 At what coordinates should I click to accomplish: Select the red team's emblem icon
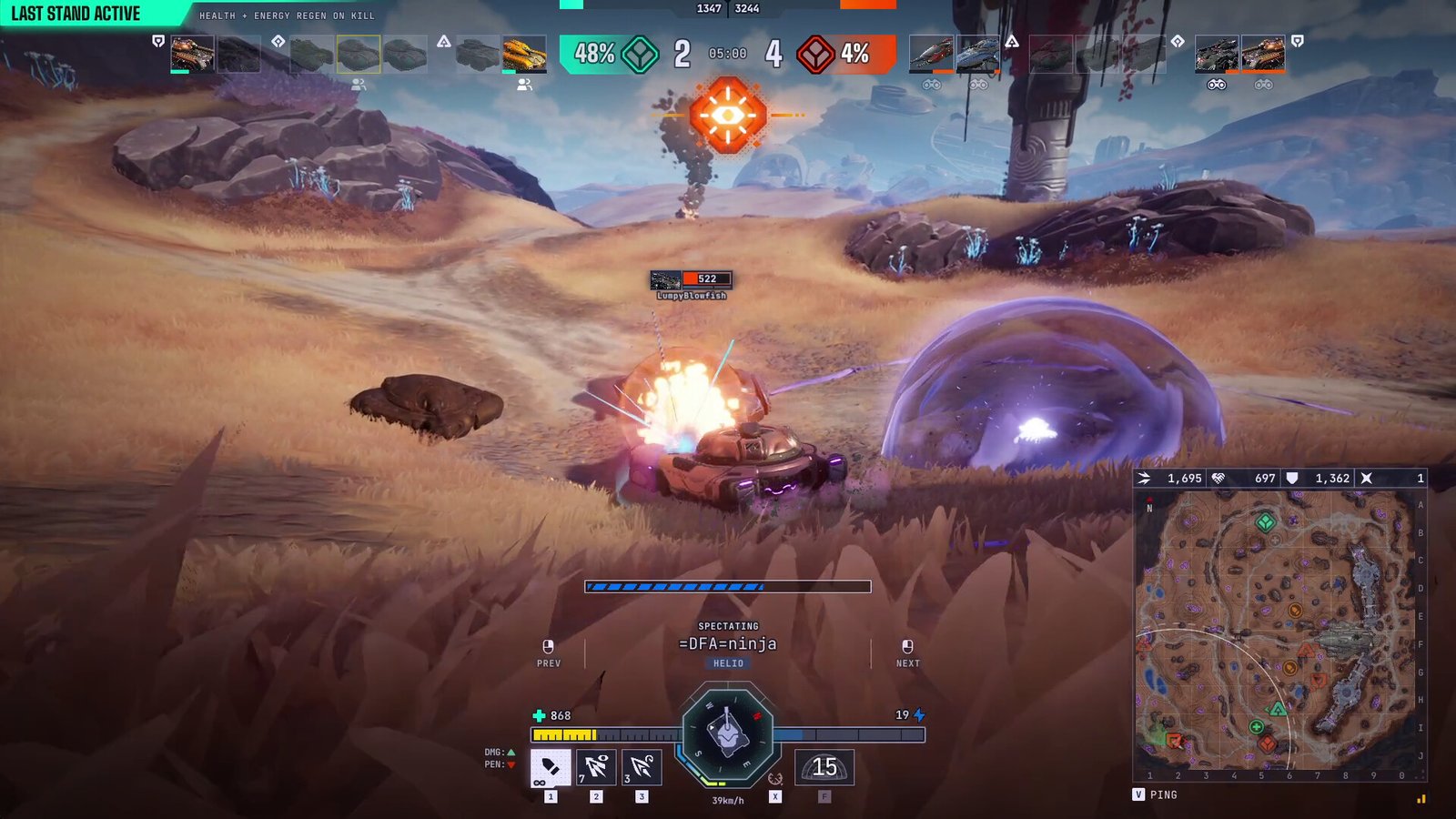(815, 54)
